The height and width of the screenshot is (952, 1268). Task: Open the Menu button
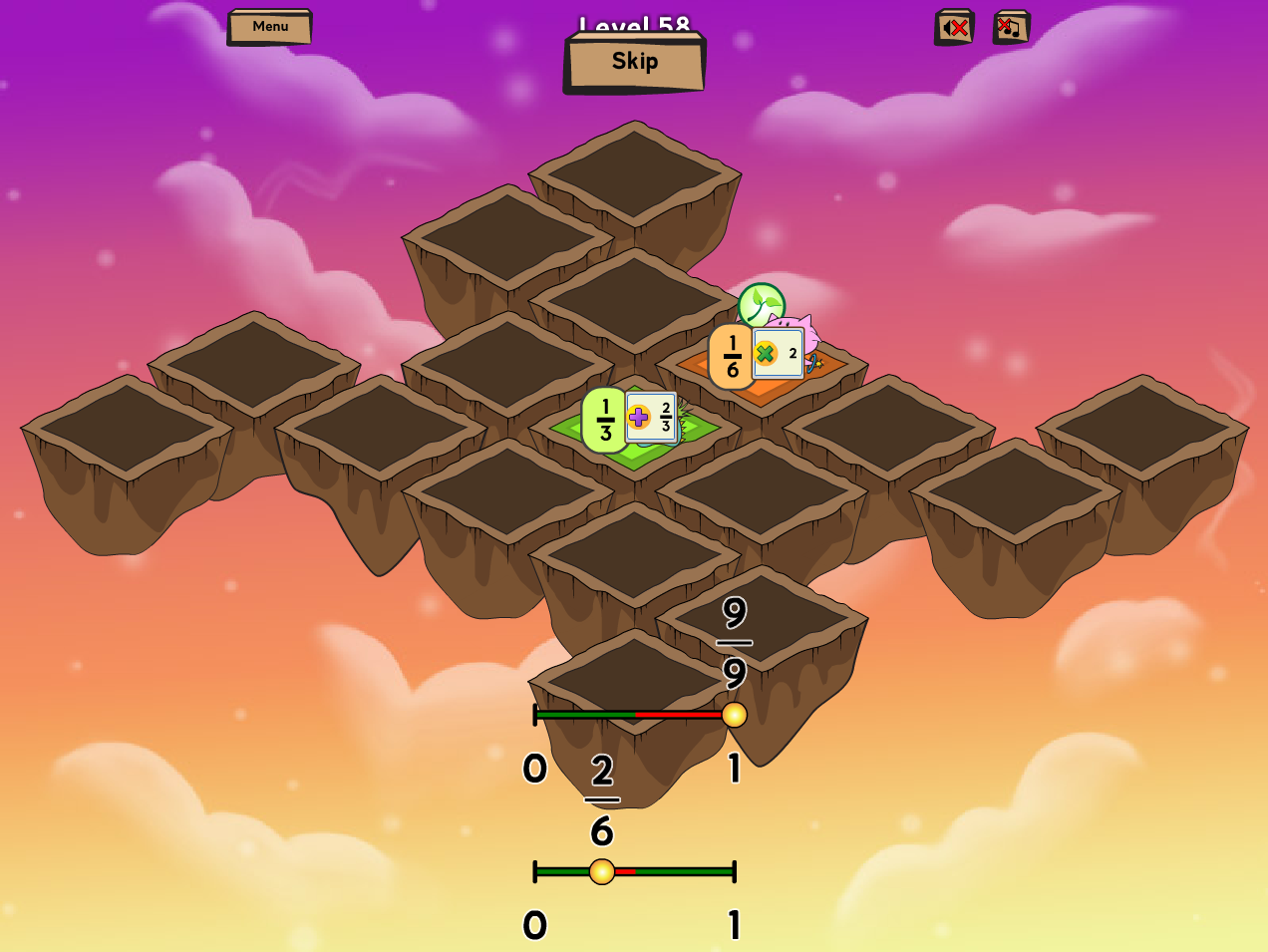point(270,27)
